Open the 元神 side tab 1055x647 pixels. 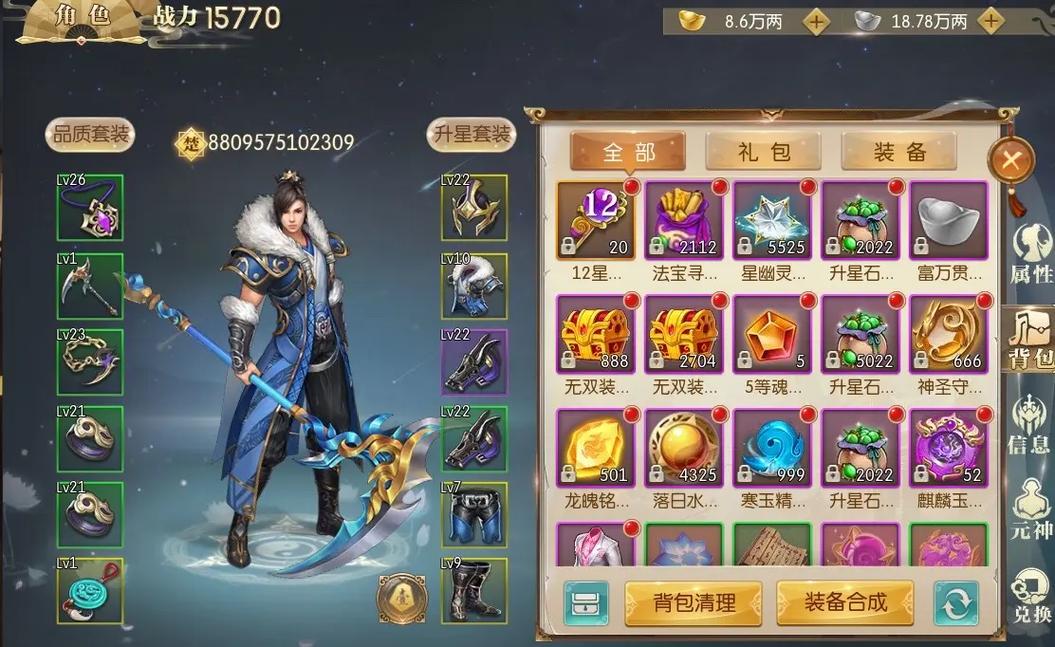point(1030,510)
